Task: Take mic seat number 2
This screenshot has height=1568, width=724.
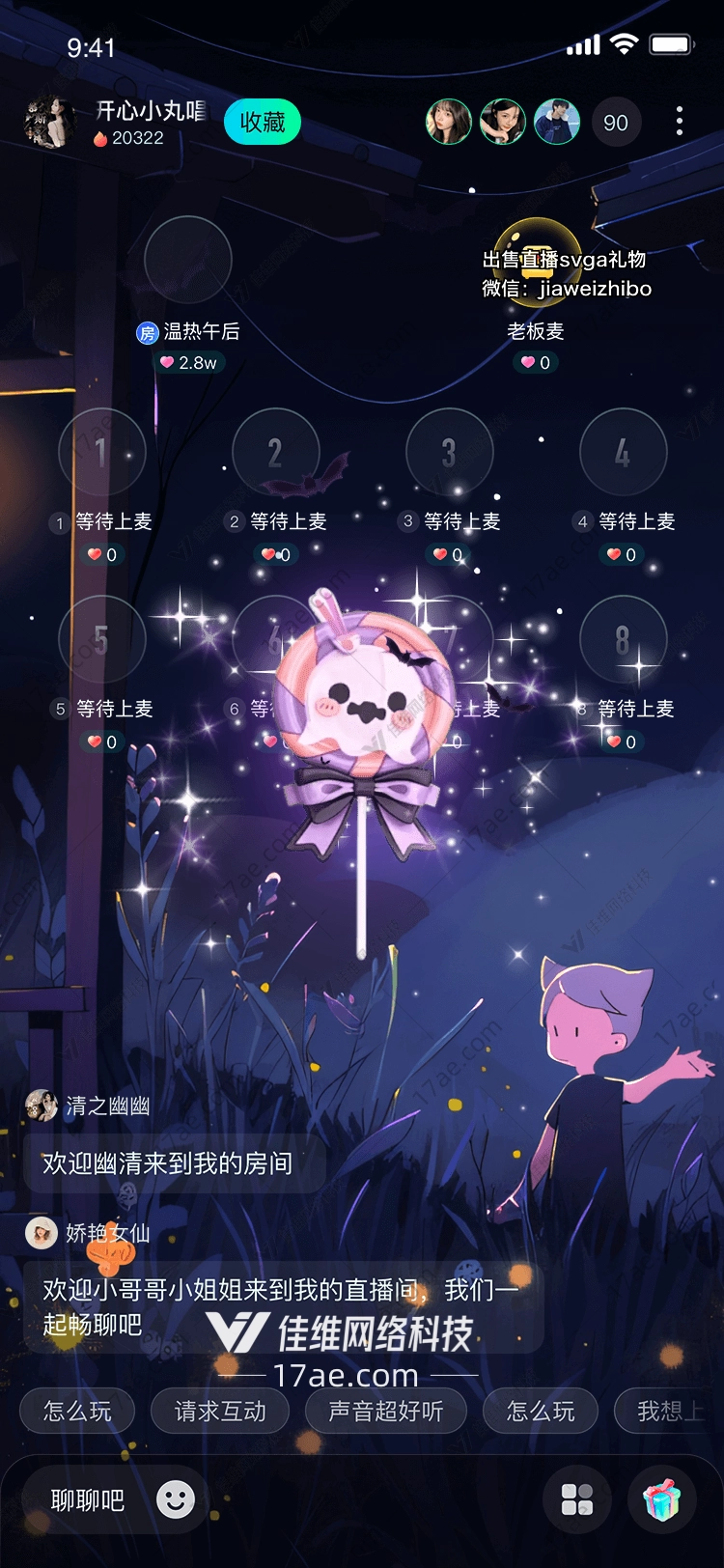Action: (276, 452)
